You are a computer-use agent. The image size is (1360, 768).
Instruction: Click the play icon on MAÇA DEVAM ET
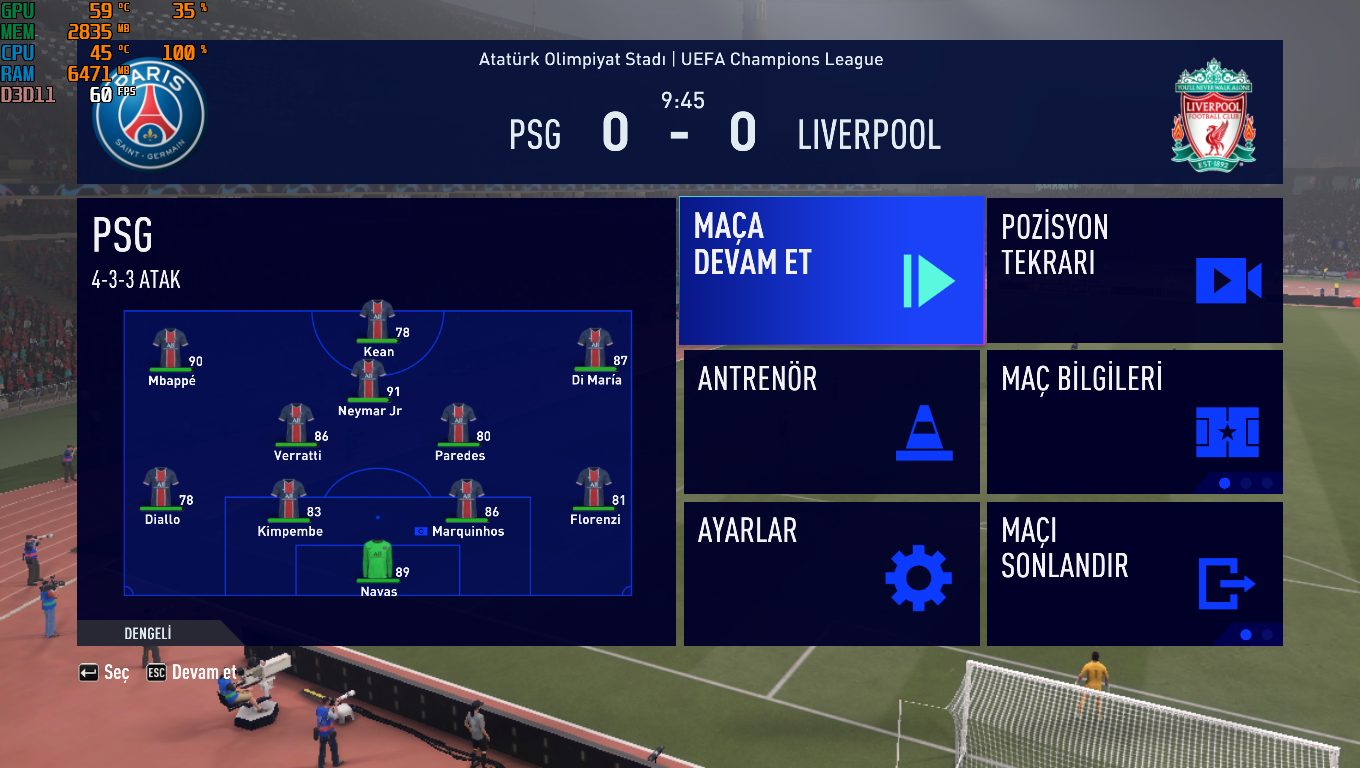931,282
